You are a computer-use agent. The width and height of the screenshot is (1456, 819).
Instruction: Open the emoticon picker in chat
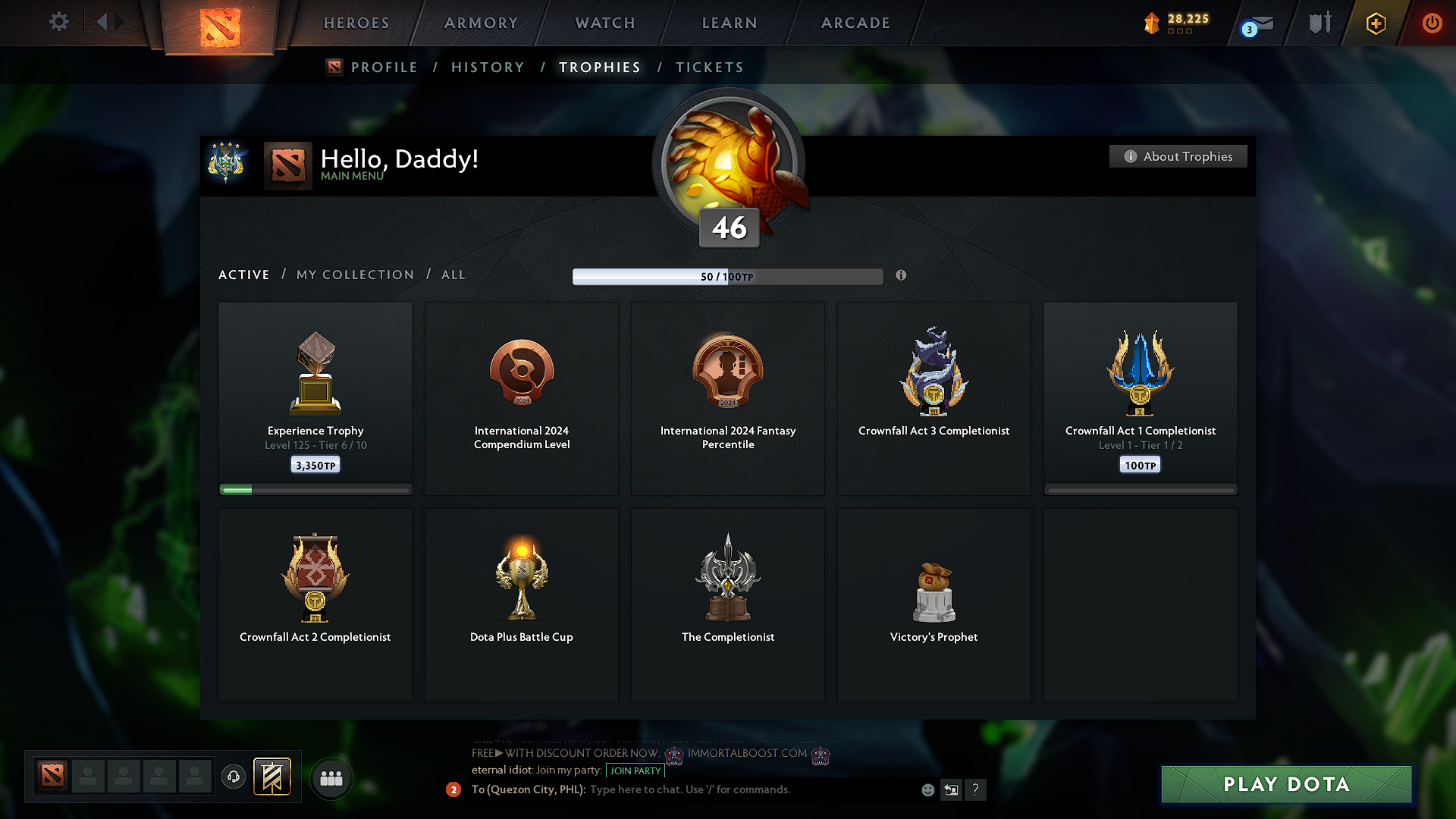tap(927, 789)
